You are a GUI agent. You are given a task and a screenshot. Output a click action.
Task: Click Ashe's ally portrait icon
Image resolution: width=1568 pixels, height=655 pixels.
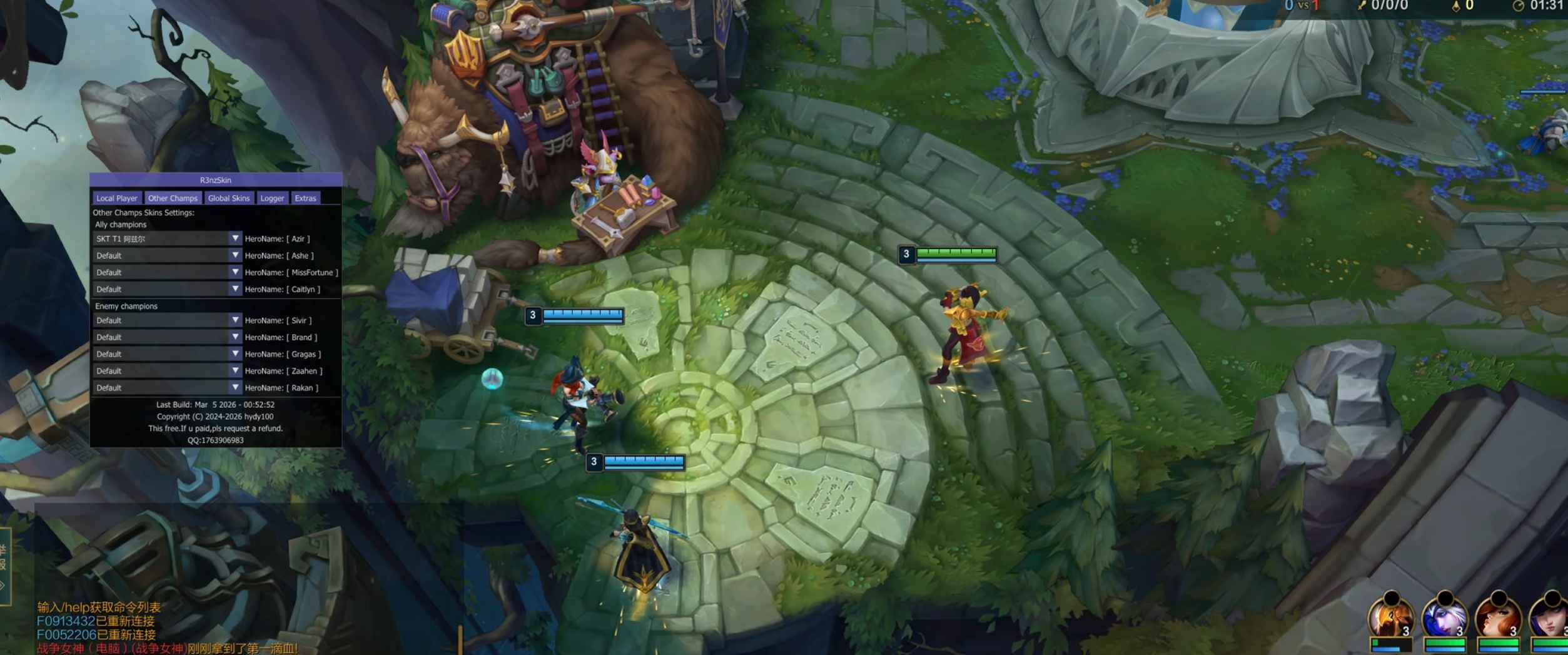[x=1444, y=617]
